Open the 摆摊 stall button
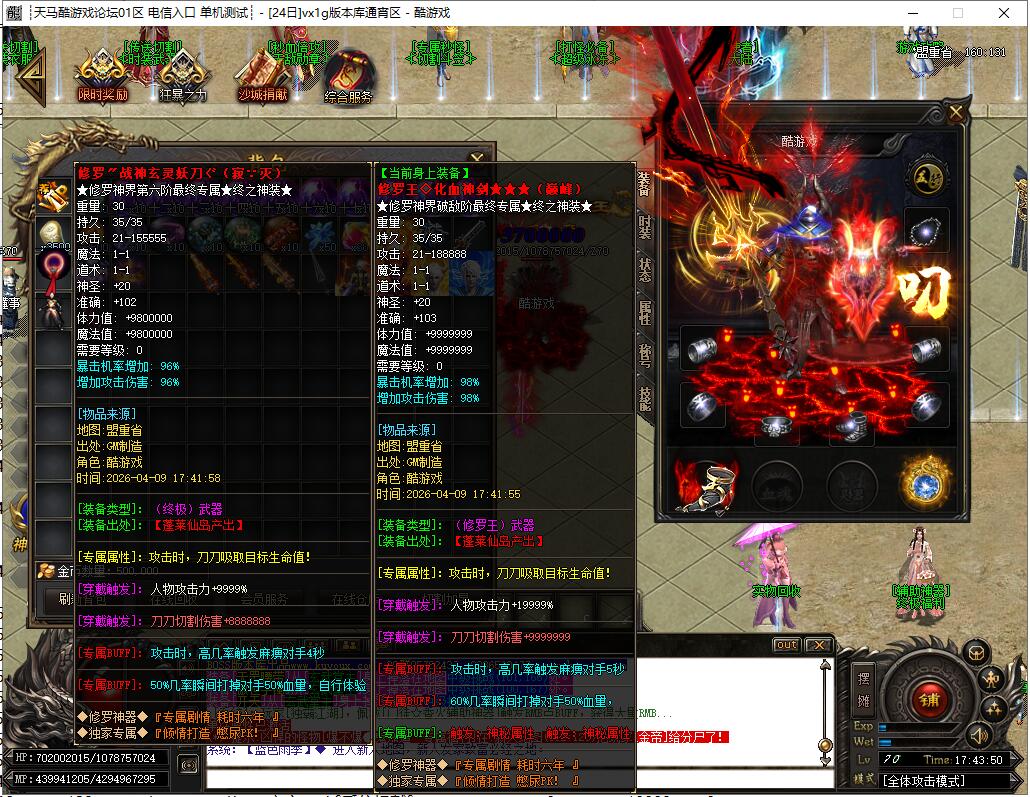Image resolution: width=1030 pixels, height=797 pixels. point(864,688)
